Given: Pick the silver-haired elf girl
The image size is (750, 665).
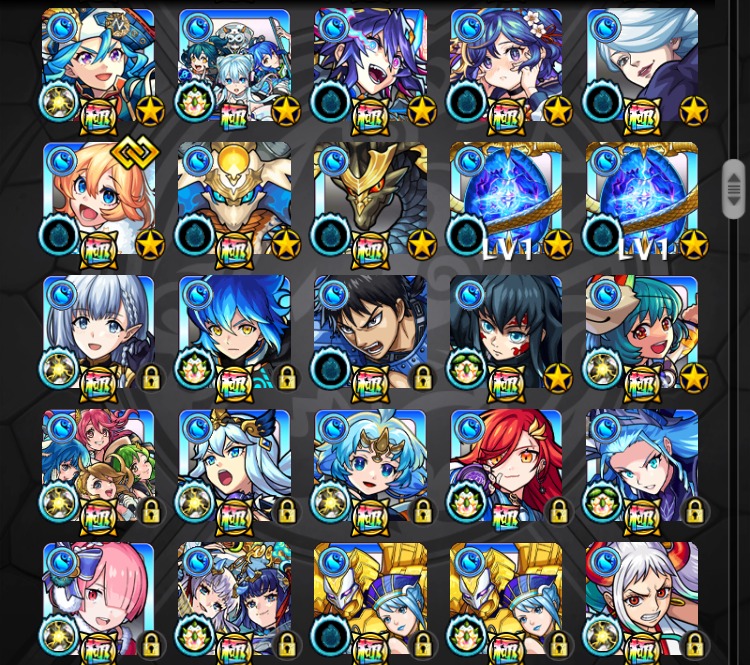Looking at the screenshot, I should click(x=98, y=331).
